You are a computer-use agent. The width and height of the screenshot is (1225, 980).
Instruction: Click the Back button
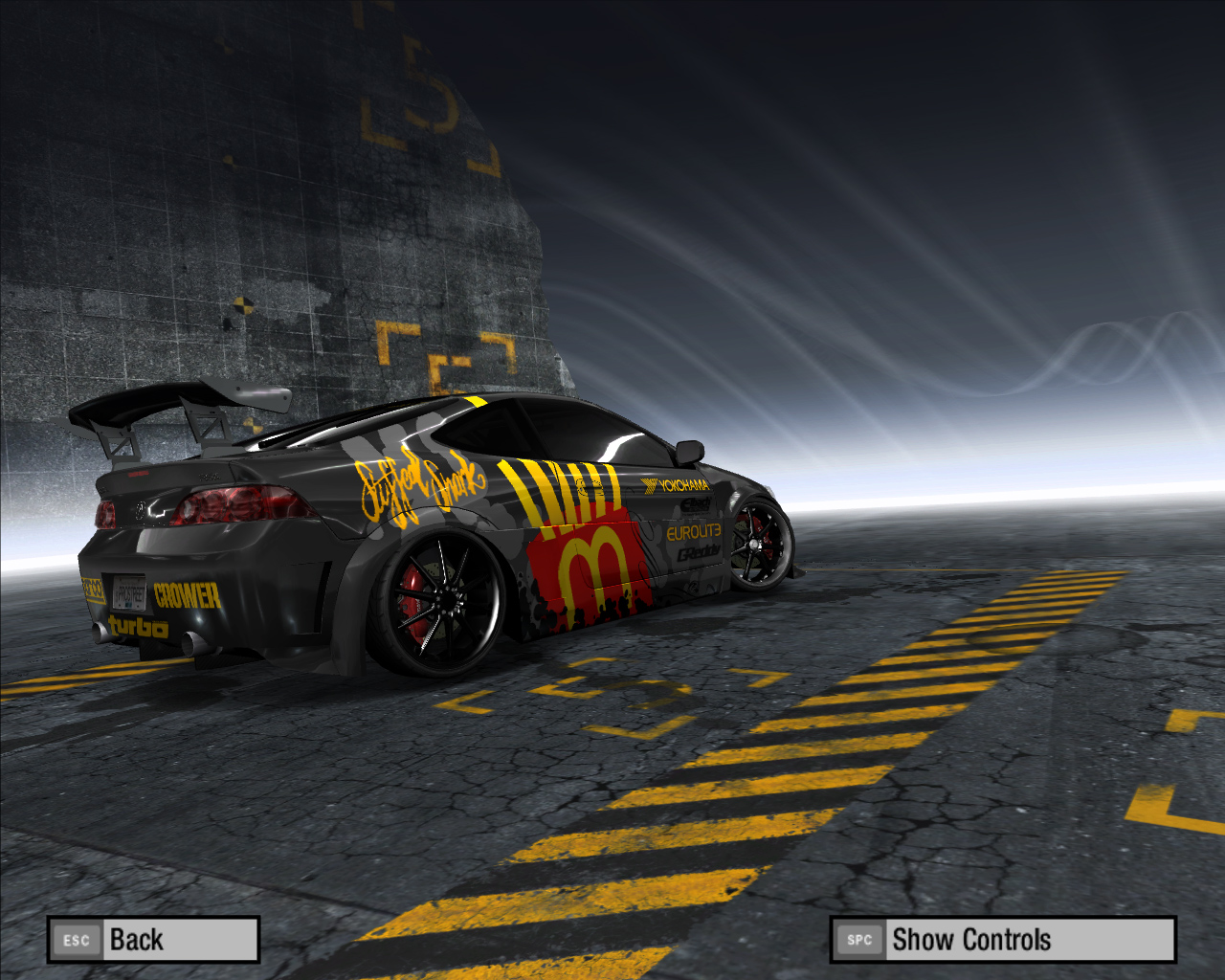tap(153, 940)
